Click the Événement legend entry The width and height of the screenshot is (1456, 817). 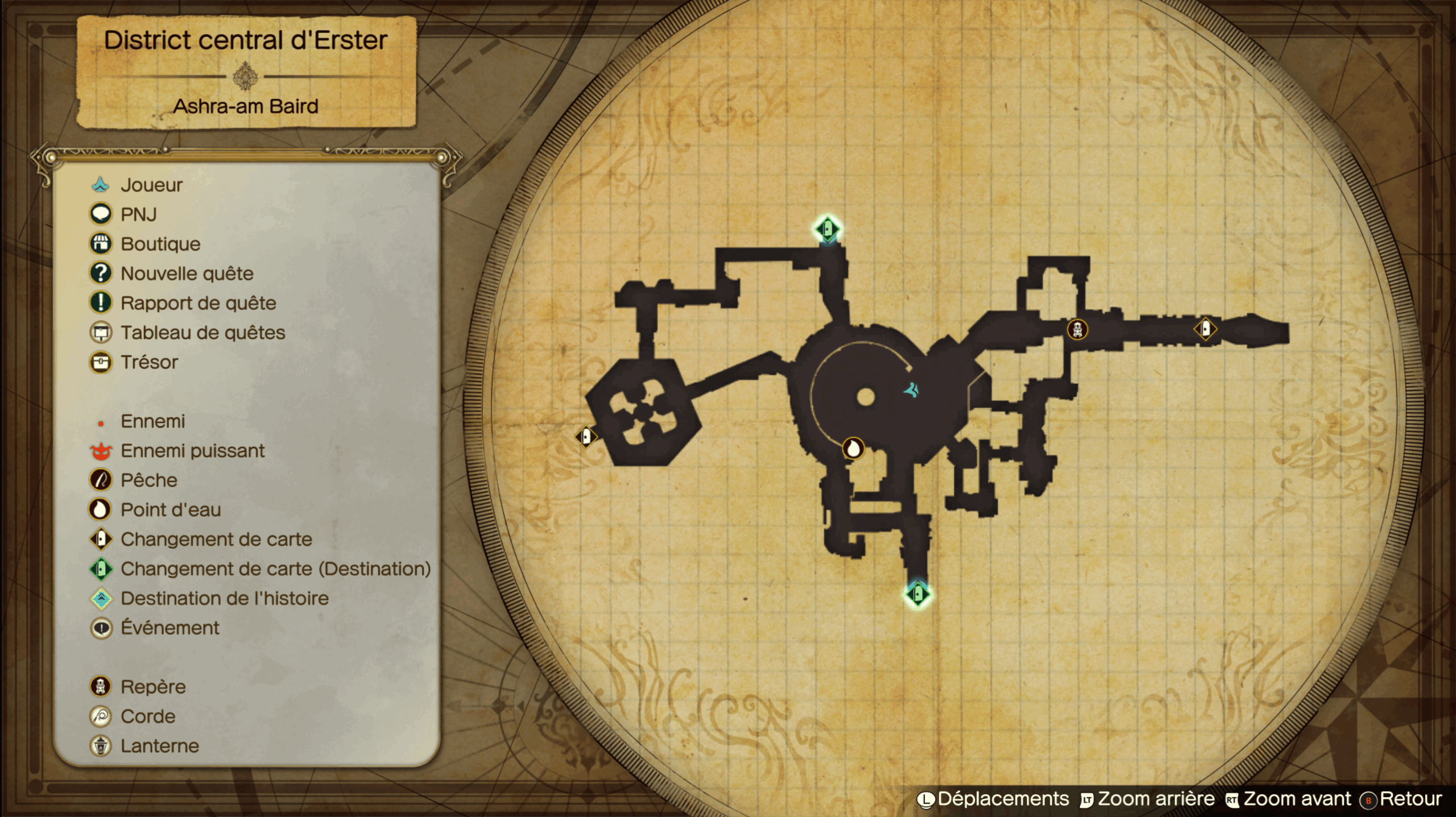169,628
